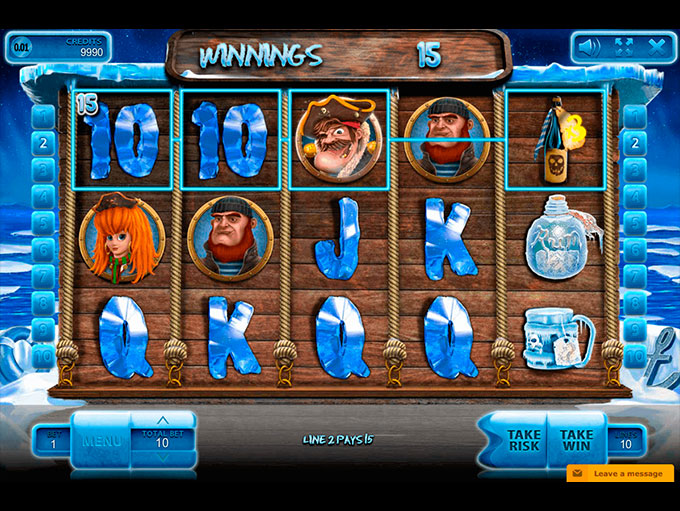Collect the winnings with TAKE WIN
The height and width of the screenshot is (511, 680).
[577, 441]
